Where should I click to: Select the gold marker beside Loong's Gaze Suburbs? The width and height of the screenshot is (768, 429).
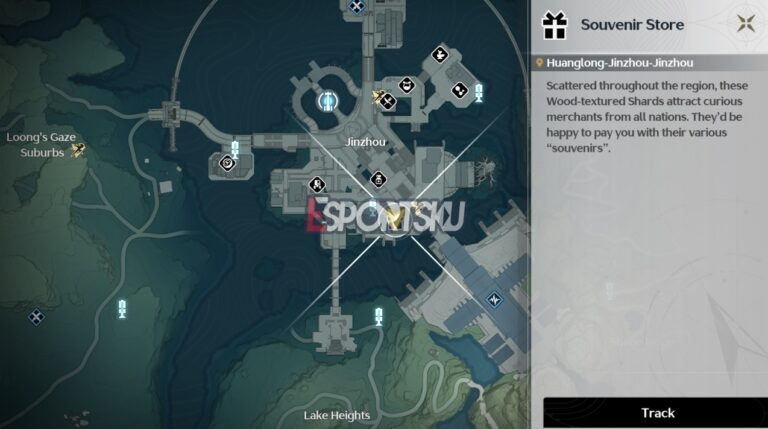[x=78, y=151]
